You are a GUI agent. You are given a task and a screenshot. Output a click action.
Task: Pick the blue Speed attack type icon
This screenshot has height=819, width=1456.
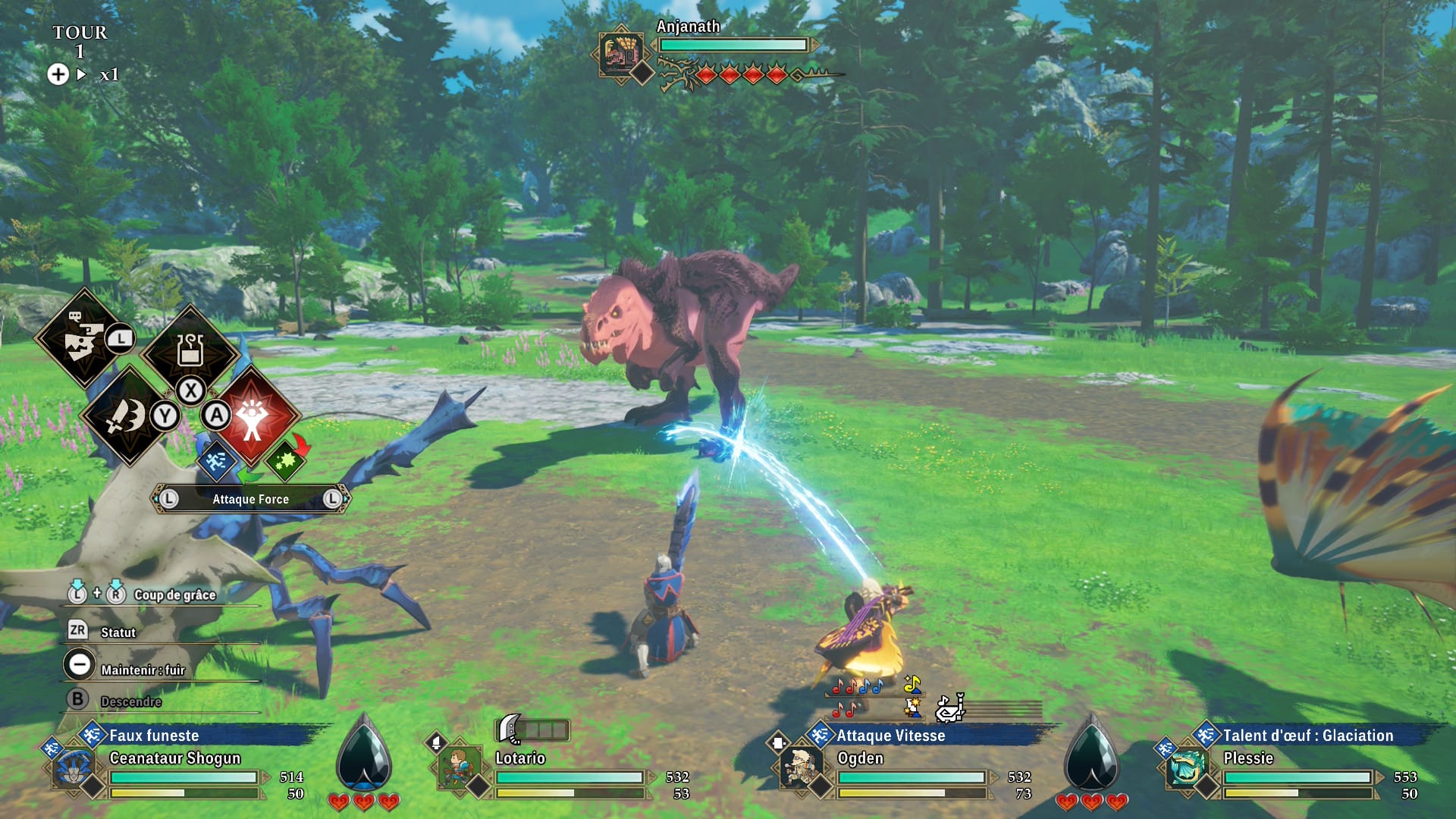point(216,460)
